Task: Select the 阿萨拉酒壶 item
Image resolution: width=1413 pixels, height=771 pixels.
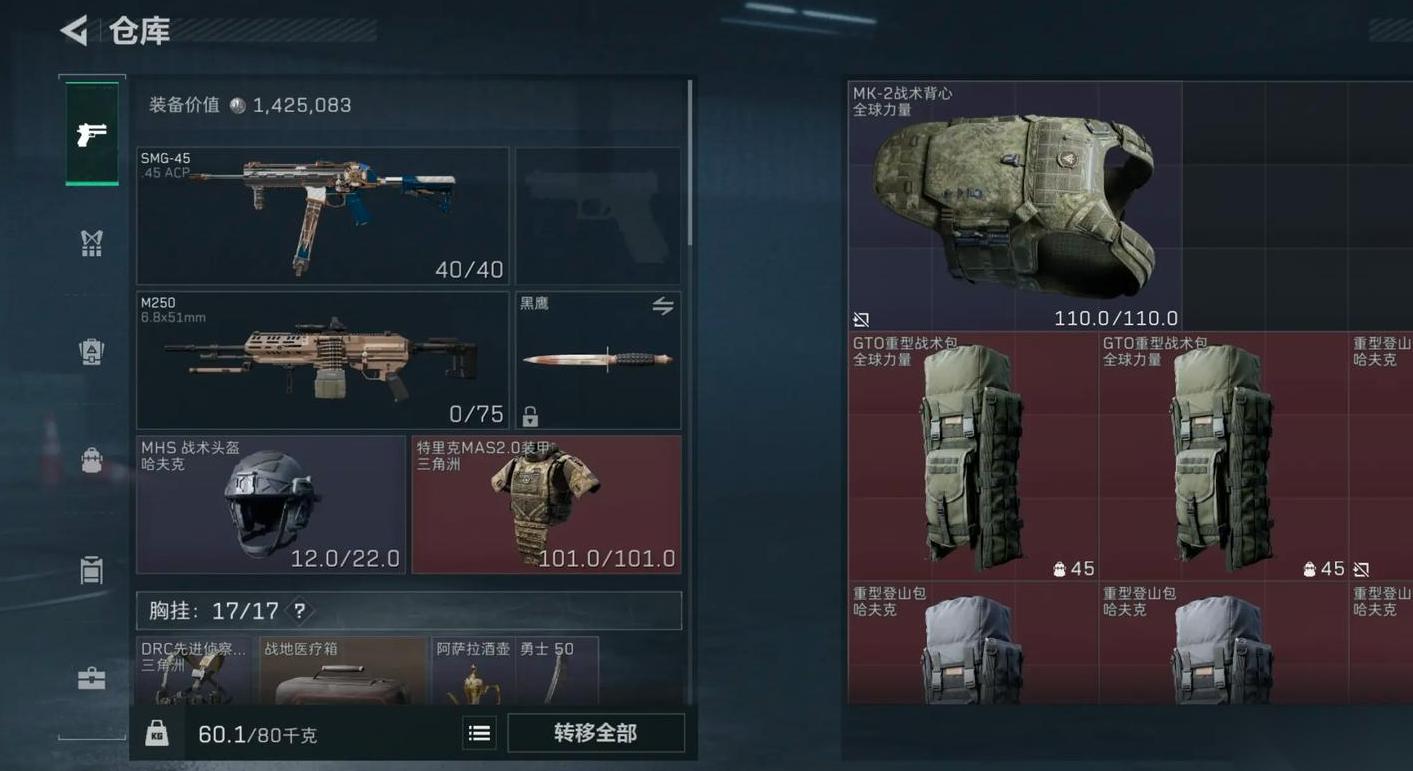Action: 473,672
